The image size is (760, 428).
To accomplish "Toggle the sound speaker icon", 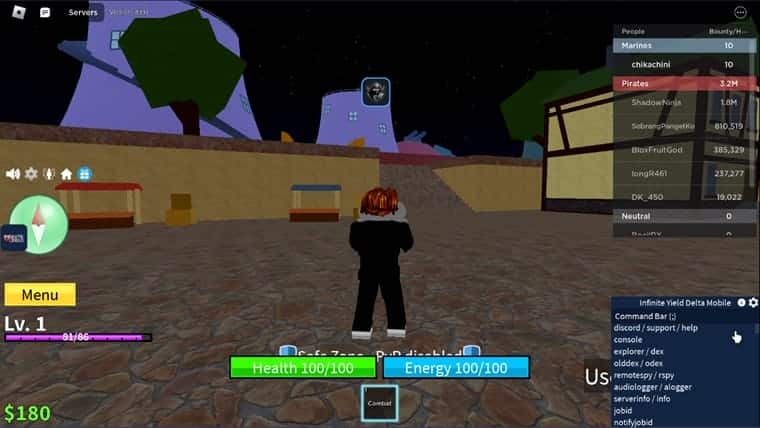I will click(13, 174).
